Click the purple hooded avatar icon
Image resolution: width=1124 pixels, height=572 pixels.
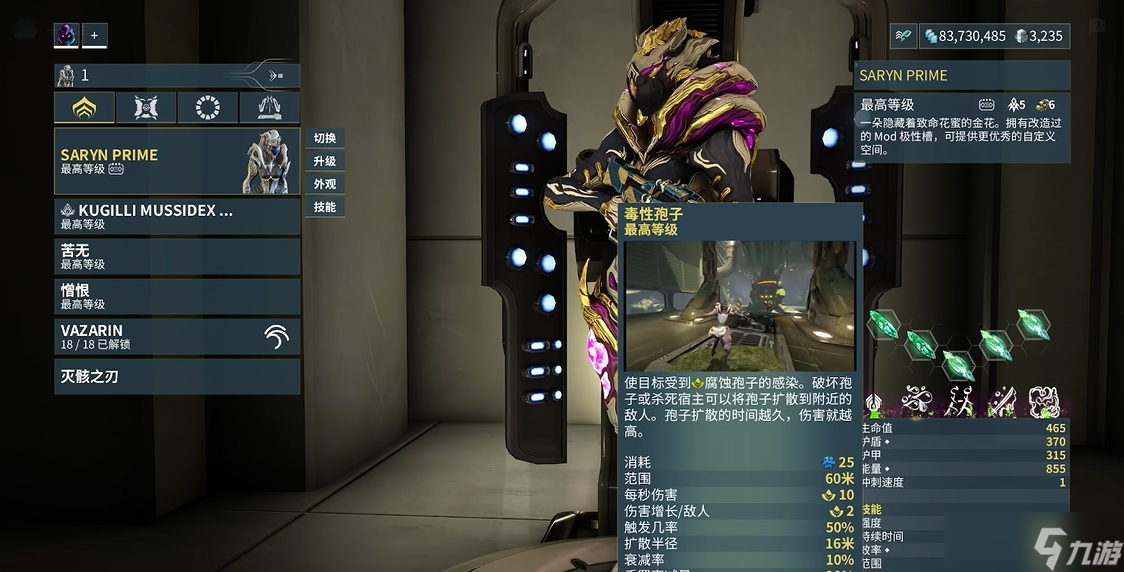(x=66, y=36)
